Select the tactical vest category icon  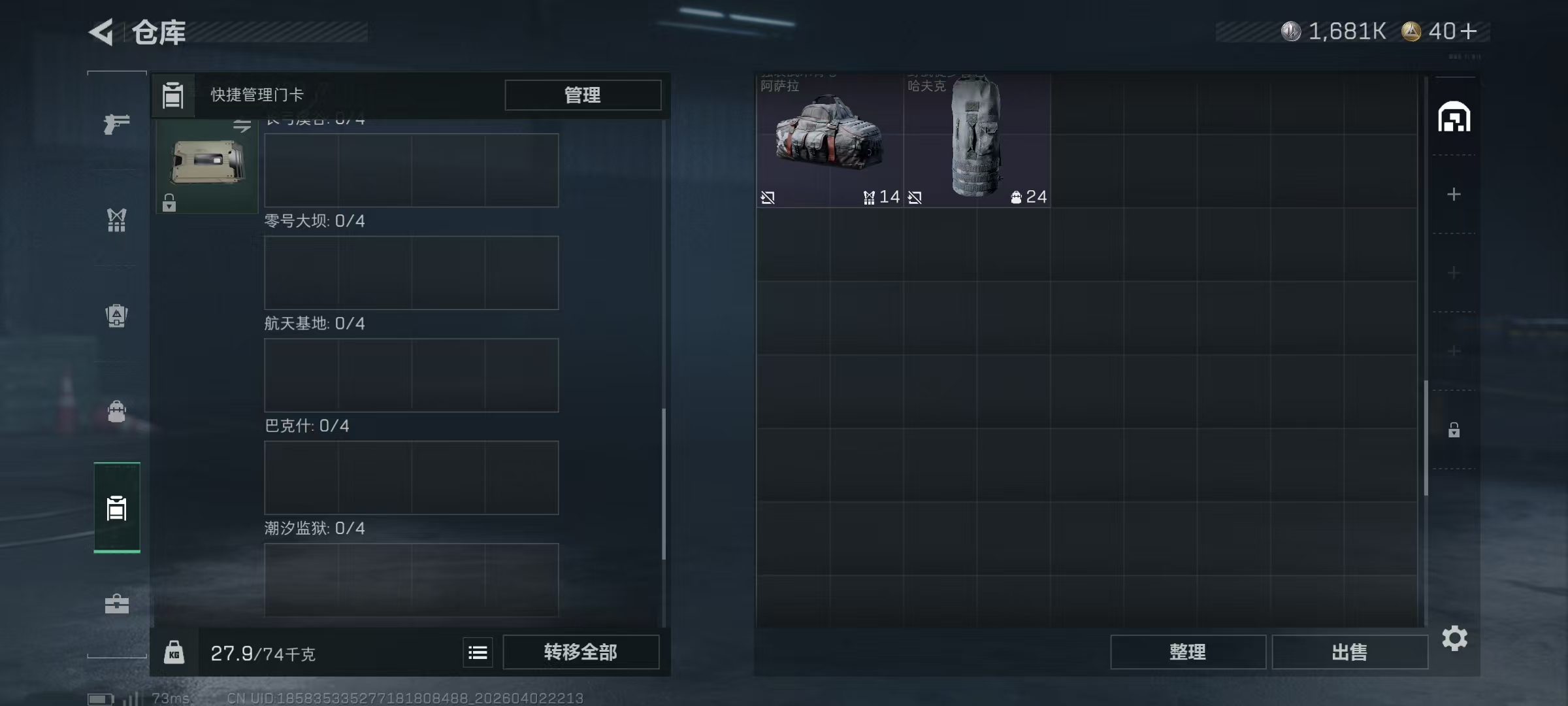[116, 316]
